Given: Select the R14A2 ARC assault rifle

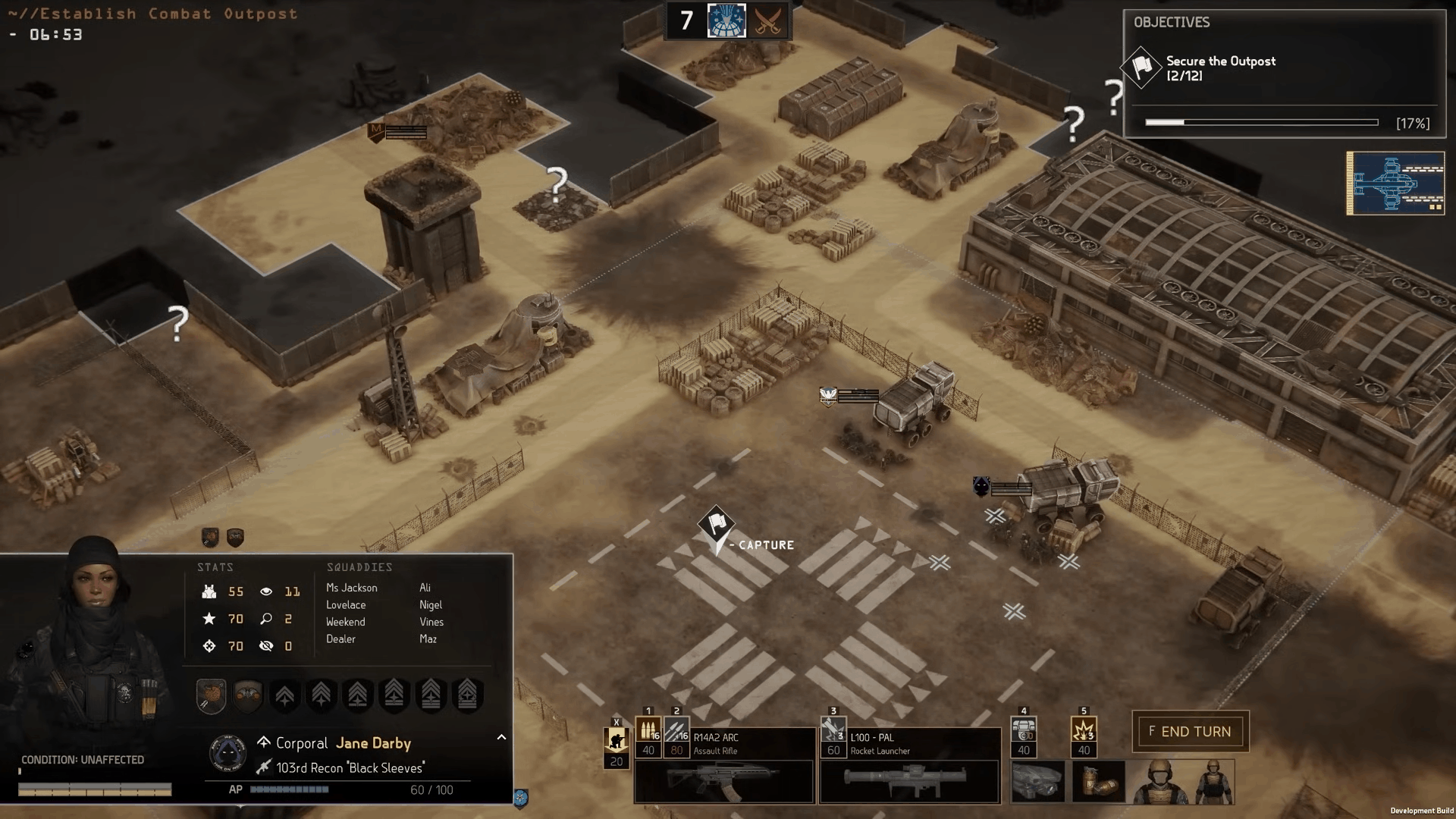Looking at the screenshot, I should [723, 781].
